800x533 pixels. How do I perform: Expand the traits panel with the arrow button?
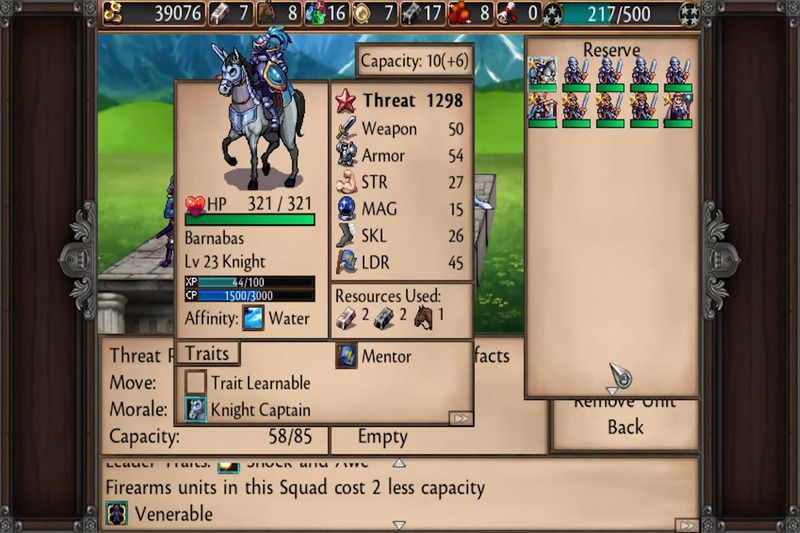click(459, 418)
